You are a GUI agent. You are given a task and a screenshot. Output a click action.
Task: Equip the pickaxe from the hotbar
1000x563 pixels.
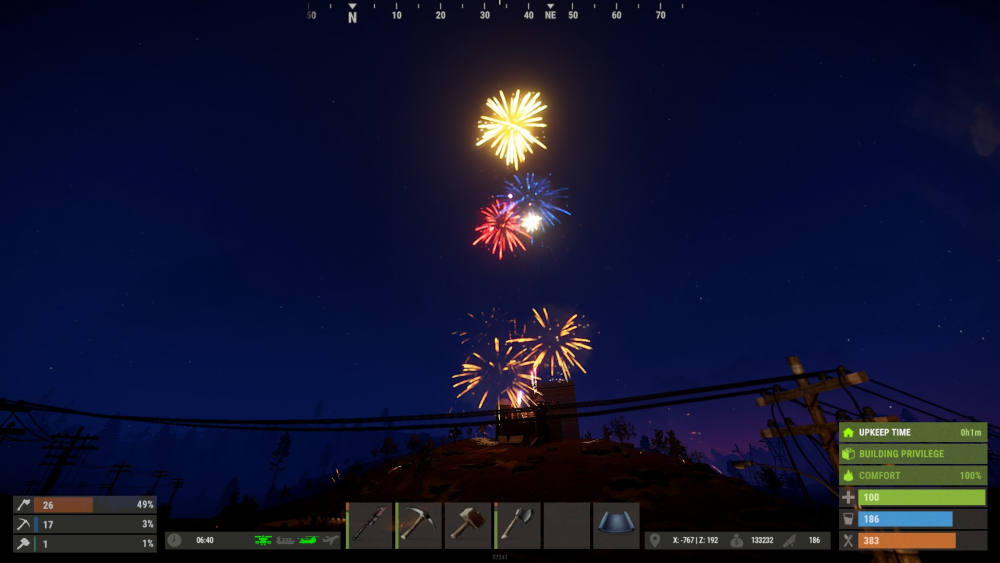[419, 525]
